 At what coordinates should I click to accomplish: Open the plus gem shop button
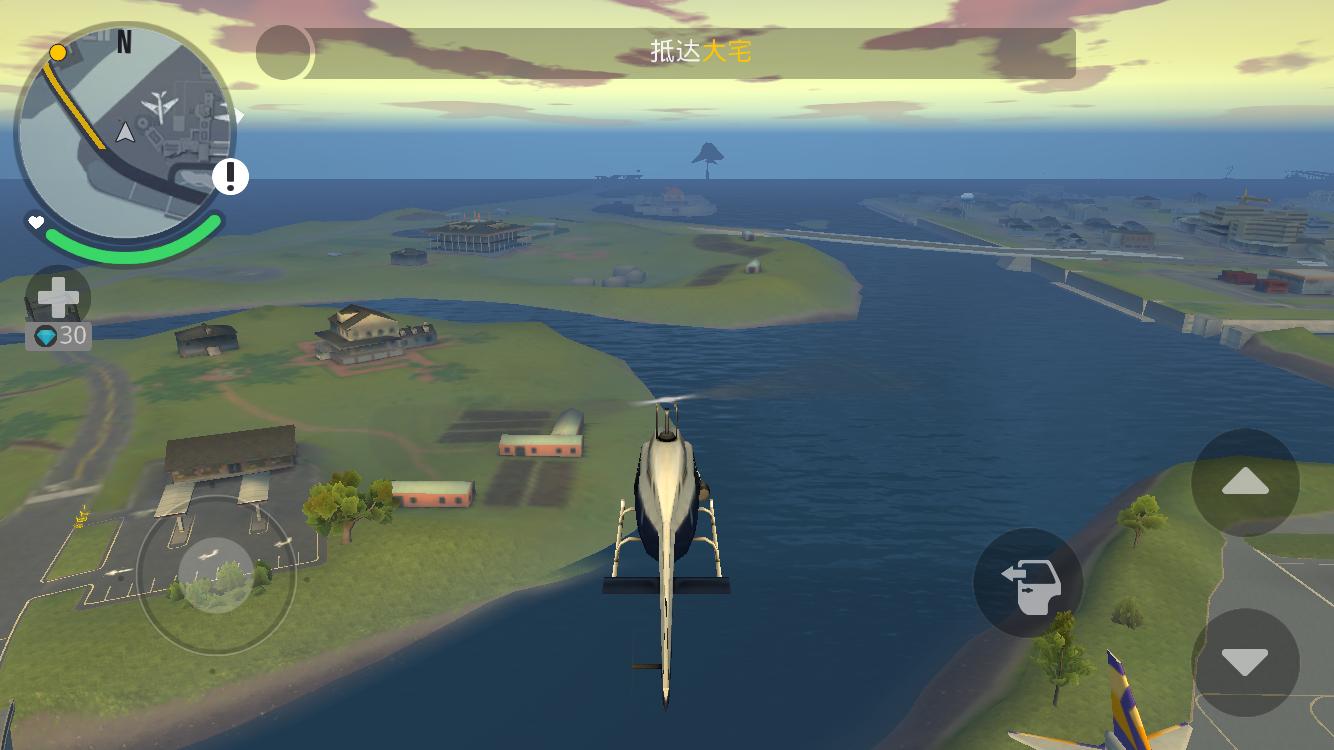[58, 298]
